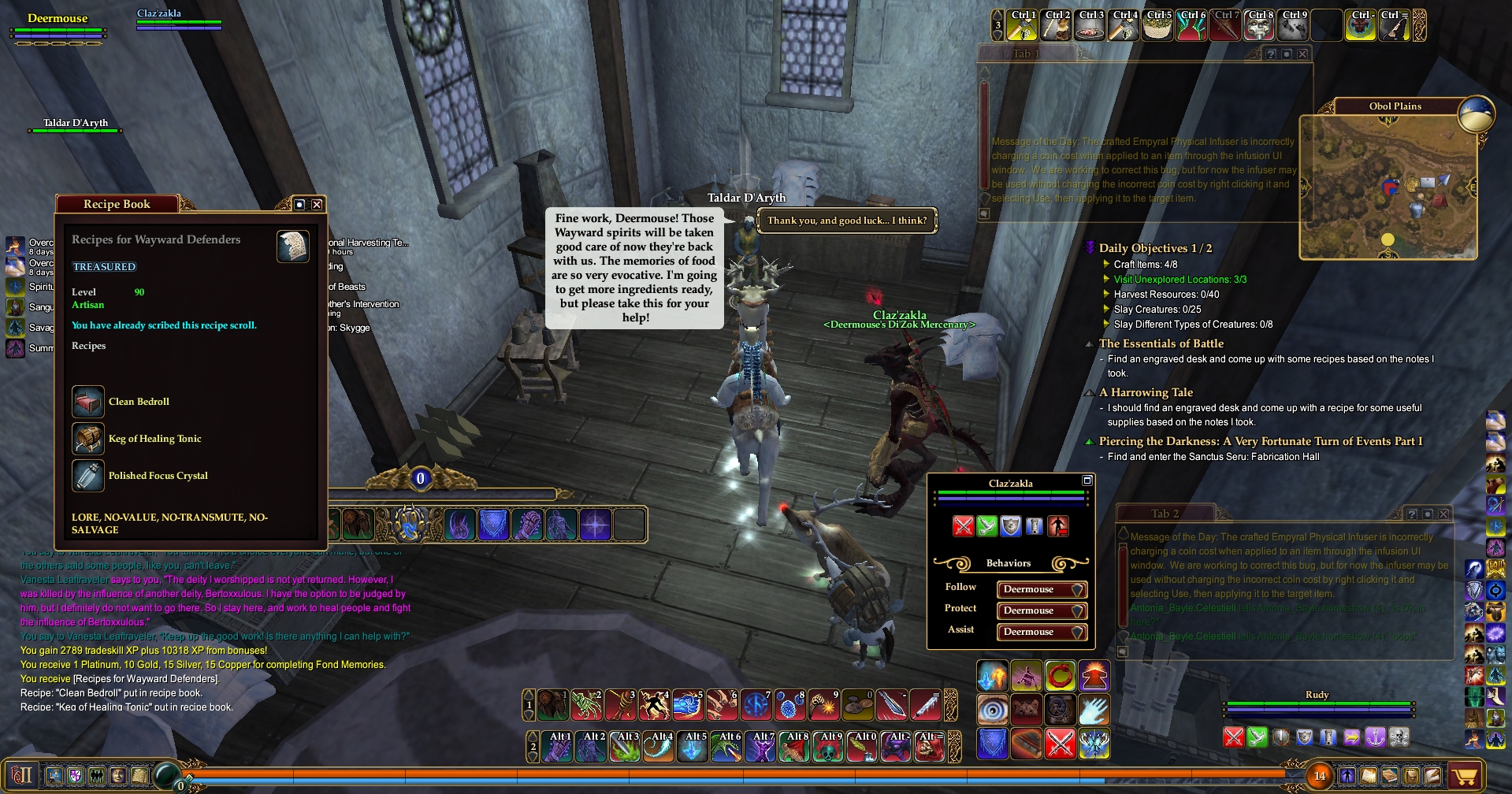
Task: Activate the Ctrl 1 hotbar slot
Action: (x=1023, y=26)
